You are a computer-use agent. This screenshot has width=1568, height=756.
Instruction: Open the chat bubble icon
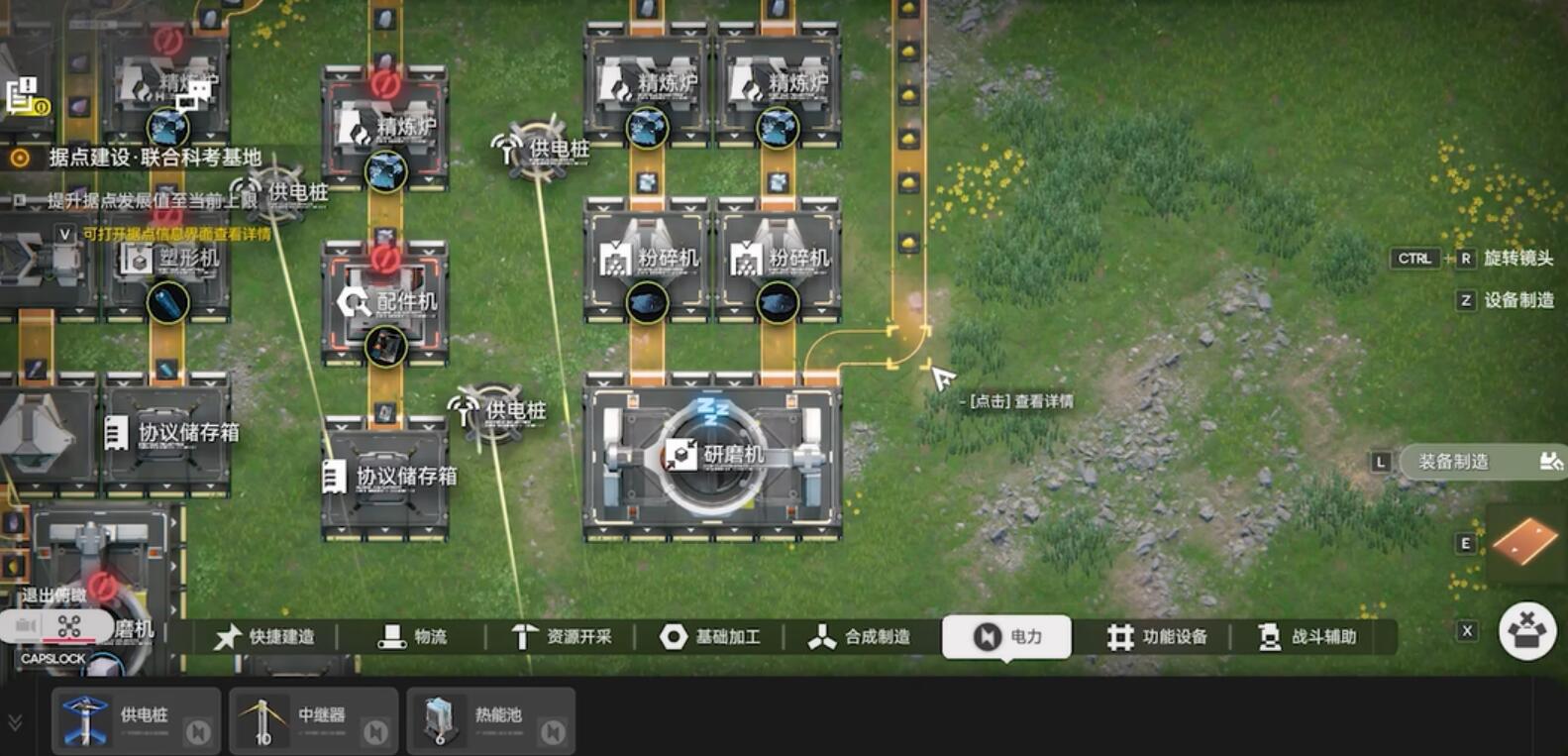(x=195, y=95)
